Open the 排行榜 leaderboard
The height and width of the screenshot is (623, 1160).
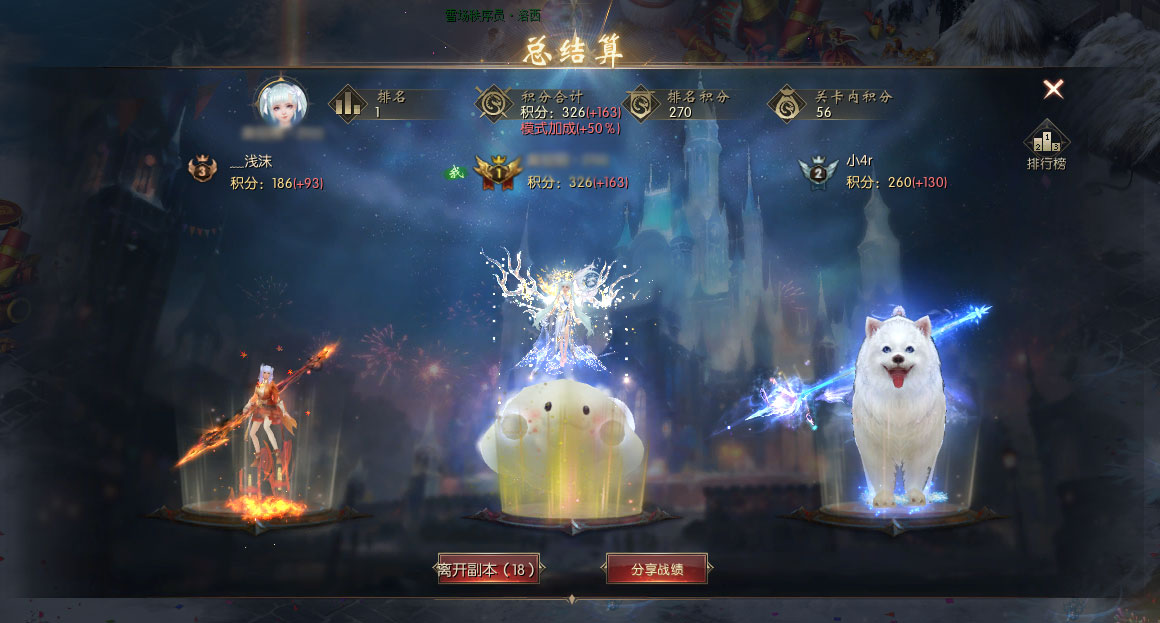coord(1046,145)
